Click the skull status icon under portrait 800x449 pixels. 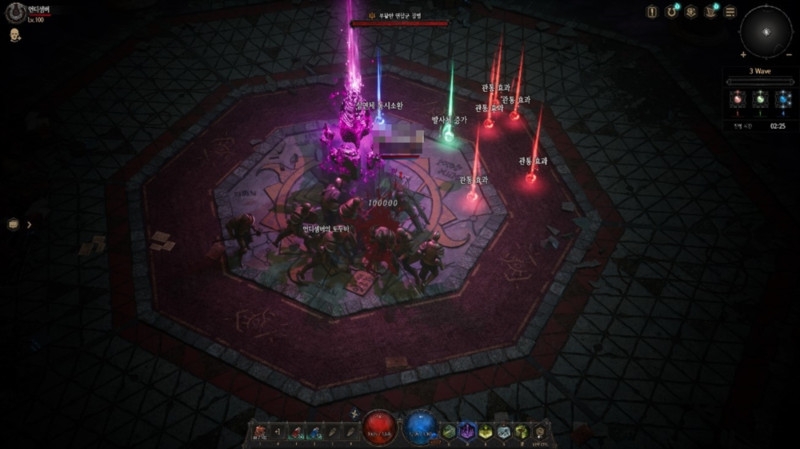(15, 35)
